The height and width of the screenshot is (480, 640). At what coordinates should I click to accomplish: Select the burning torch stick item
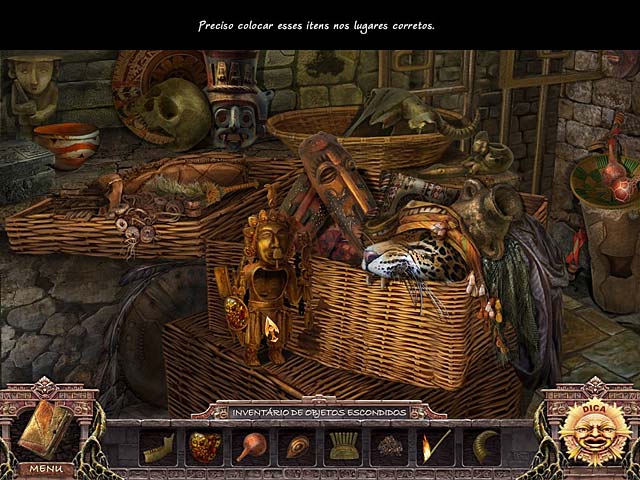(435, 447)
